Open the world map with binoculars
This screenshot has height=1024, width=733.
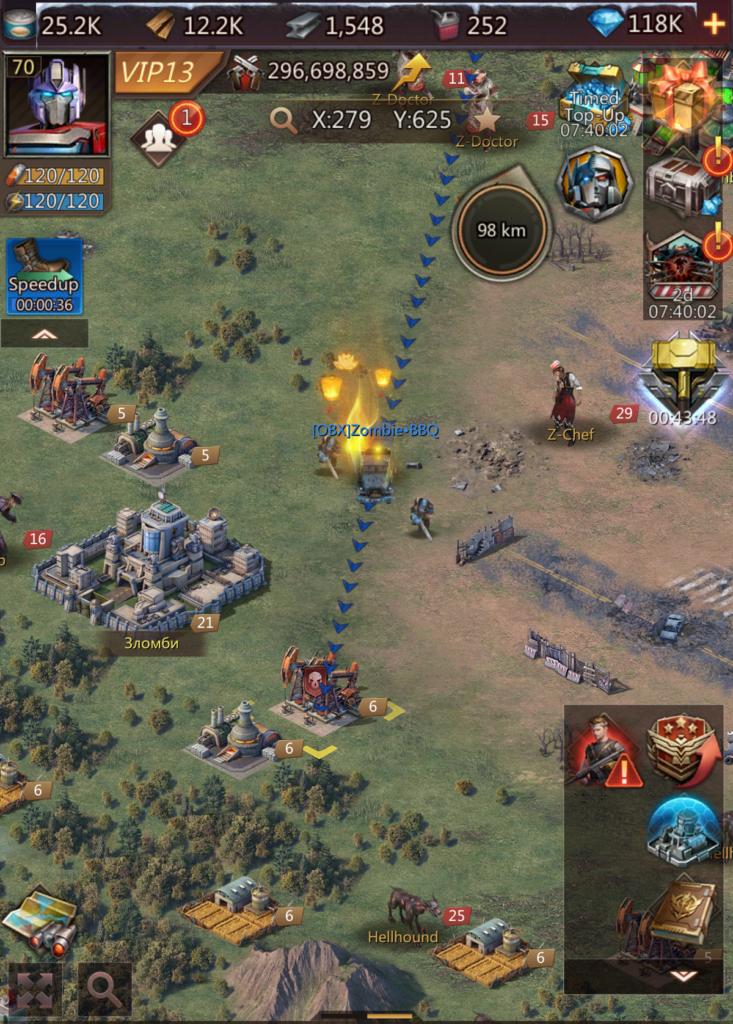42,920
